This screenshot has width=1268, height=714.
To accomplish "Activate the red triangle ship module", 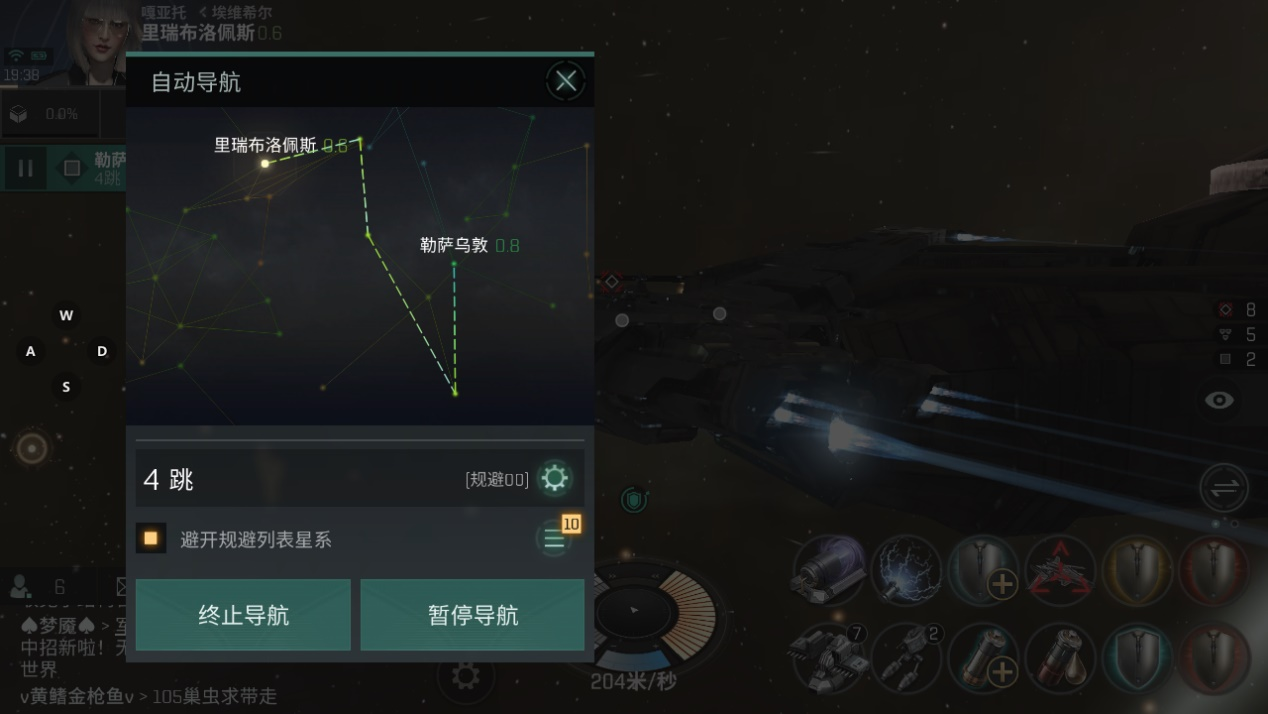I will [1060, 571].
